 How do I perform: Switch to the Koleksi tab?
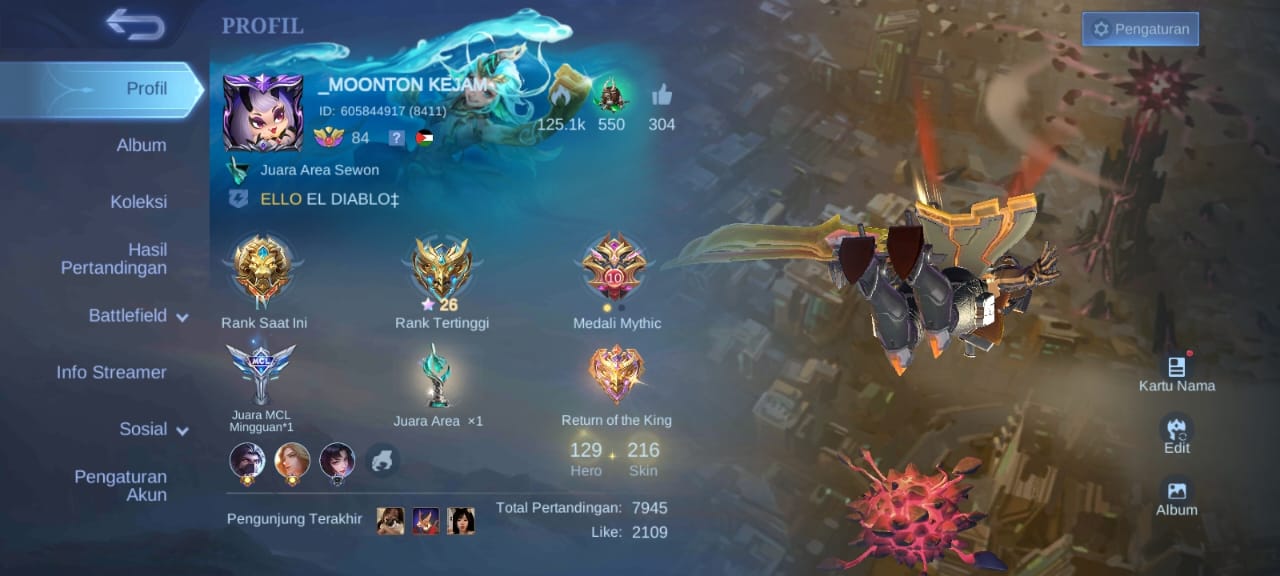pos(138,202)
